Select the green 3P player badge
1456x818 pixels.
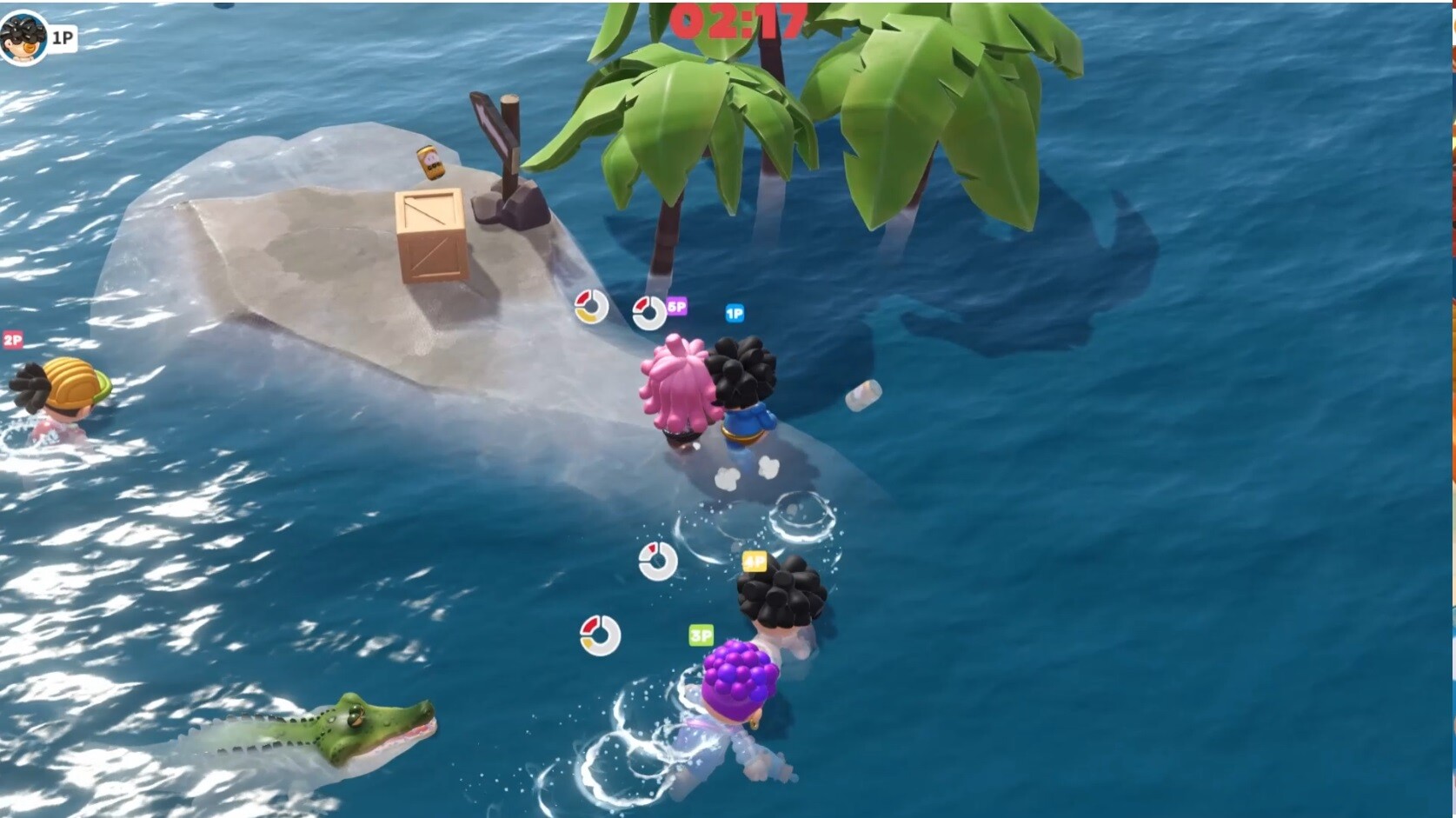pos(701,635)
